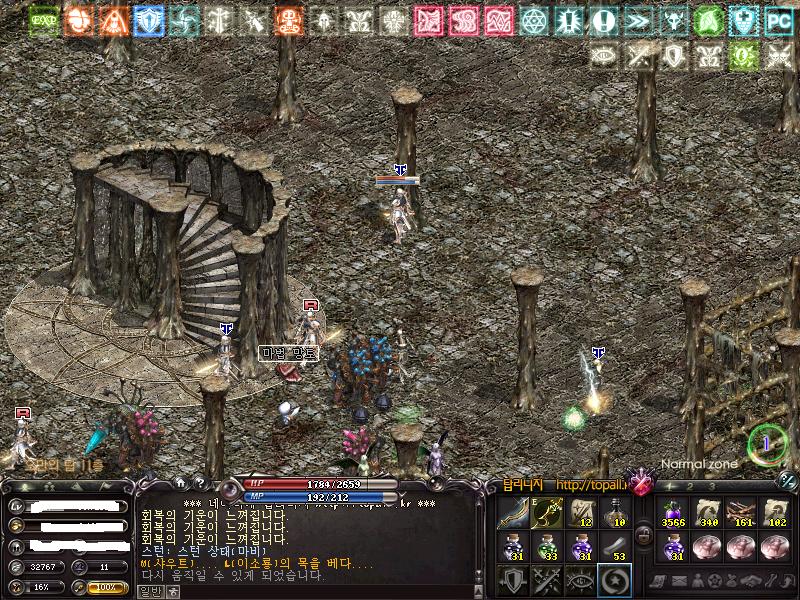Drink the flask with count 10
Image resolution: width=800 pixels, height=600 pixels.
(615, 515)
